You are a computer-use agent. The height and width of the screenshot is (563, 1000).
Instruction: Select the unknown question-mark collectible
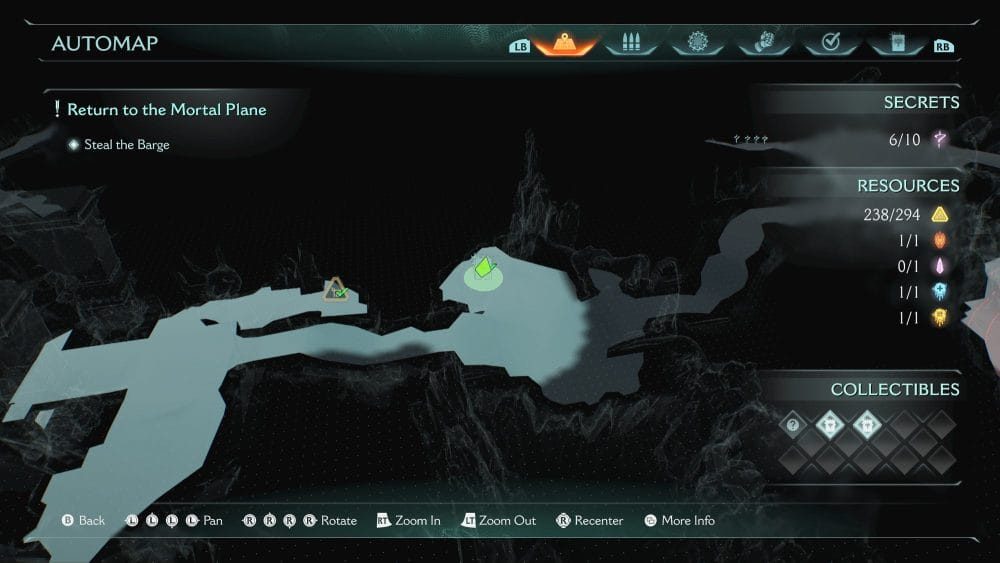click(x=794, y=425)
